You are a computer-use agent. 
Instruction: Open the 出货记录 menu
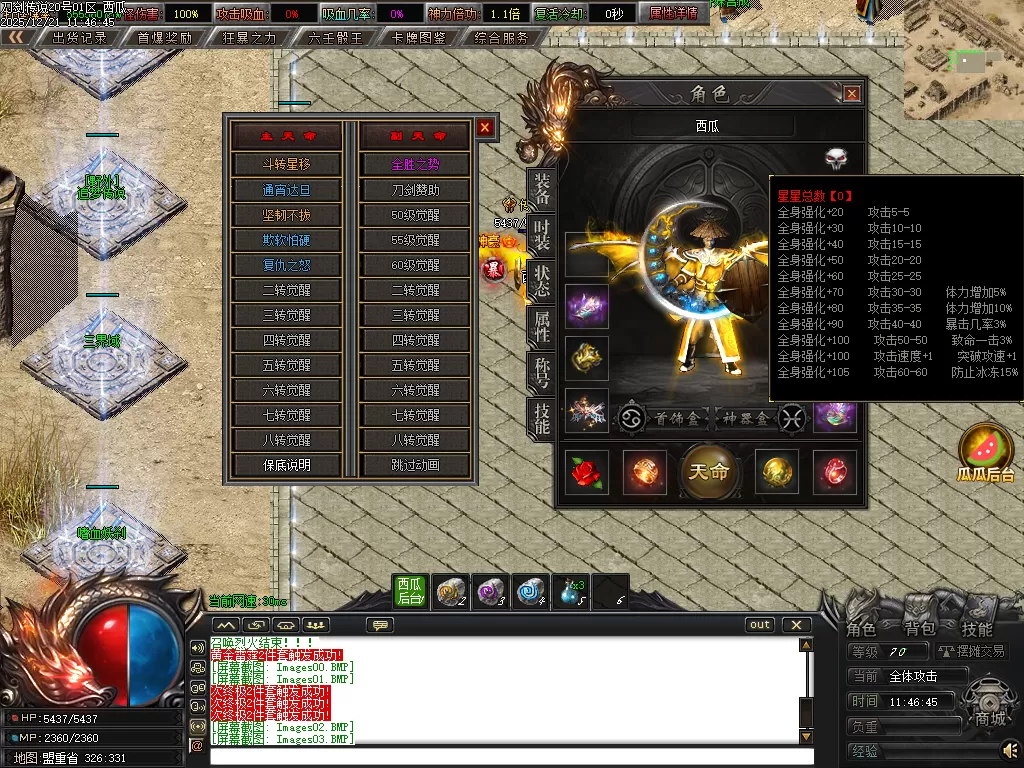pyautogui.click(x=79, y=38)
